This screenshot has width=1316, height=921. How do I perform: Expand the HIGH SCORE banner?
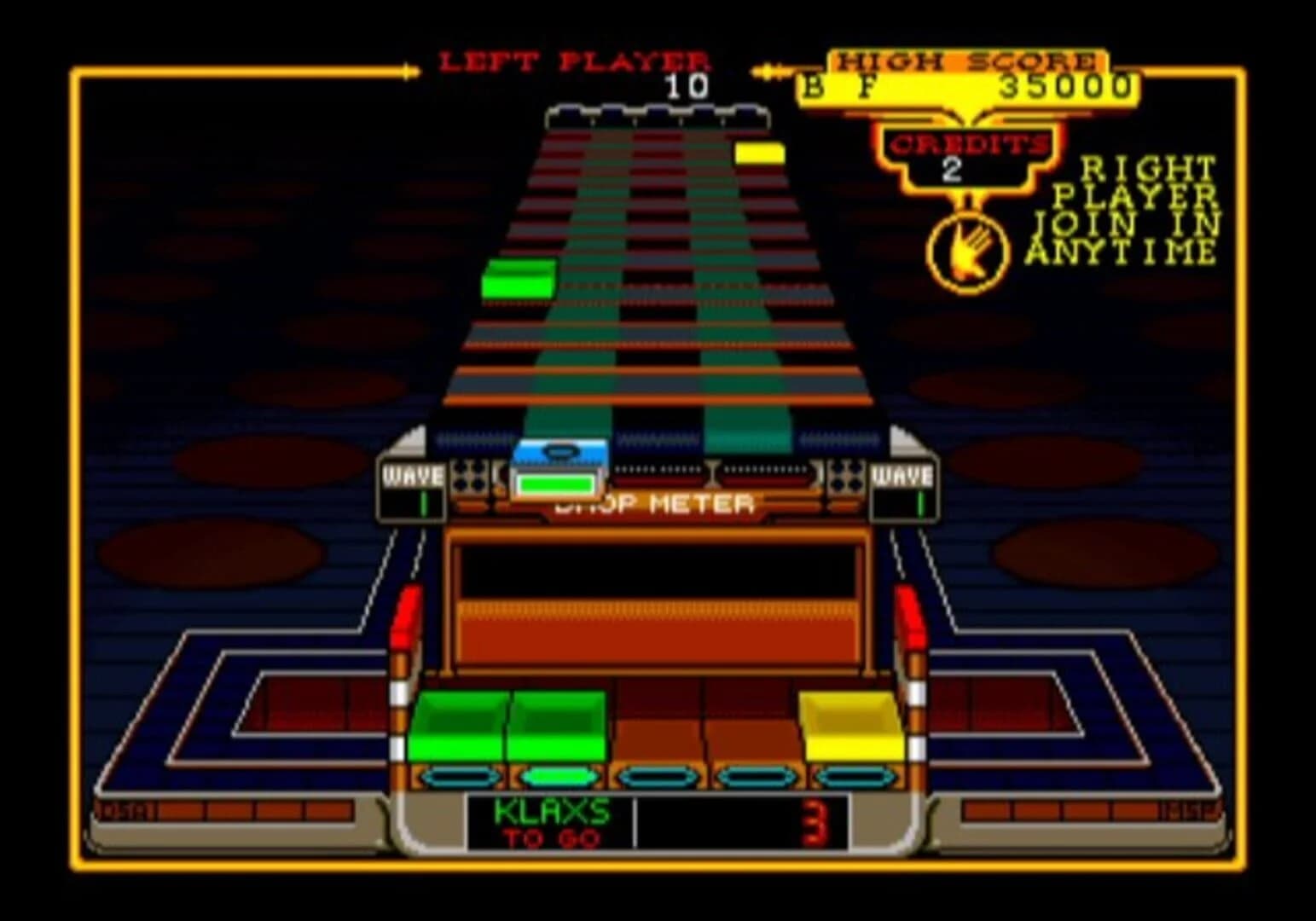coord(966,60)
